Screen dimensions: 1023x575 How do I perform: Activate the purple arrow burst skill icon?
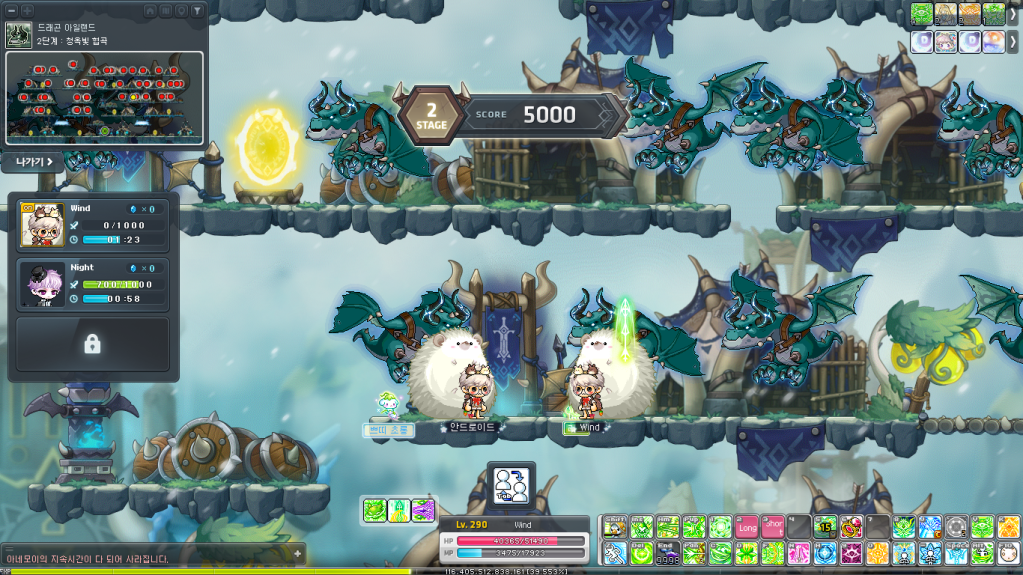coord(422,510)
